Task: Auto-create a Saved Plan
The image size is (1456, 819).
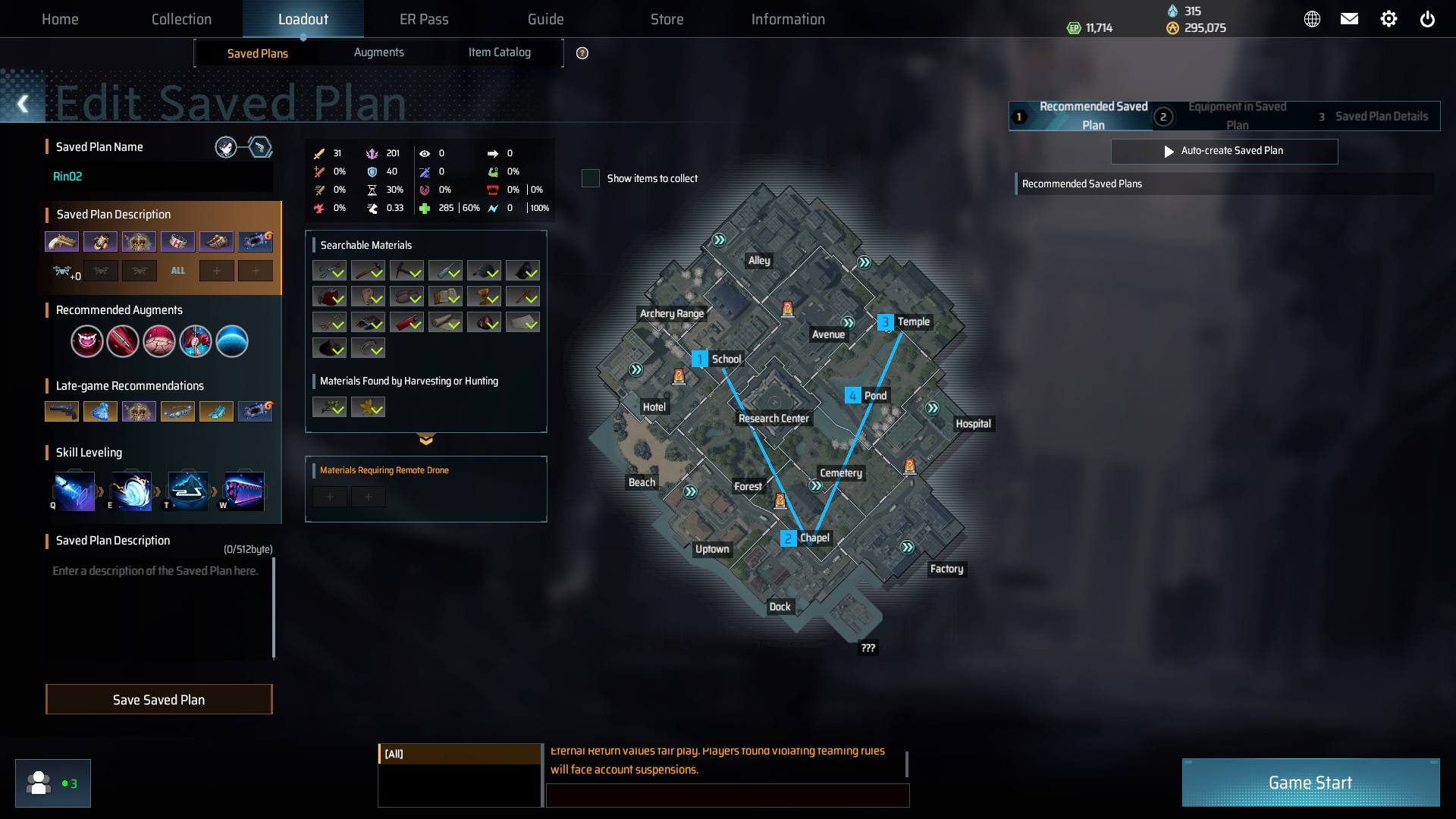Action: coord(1224,151)
